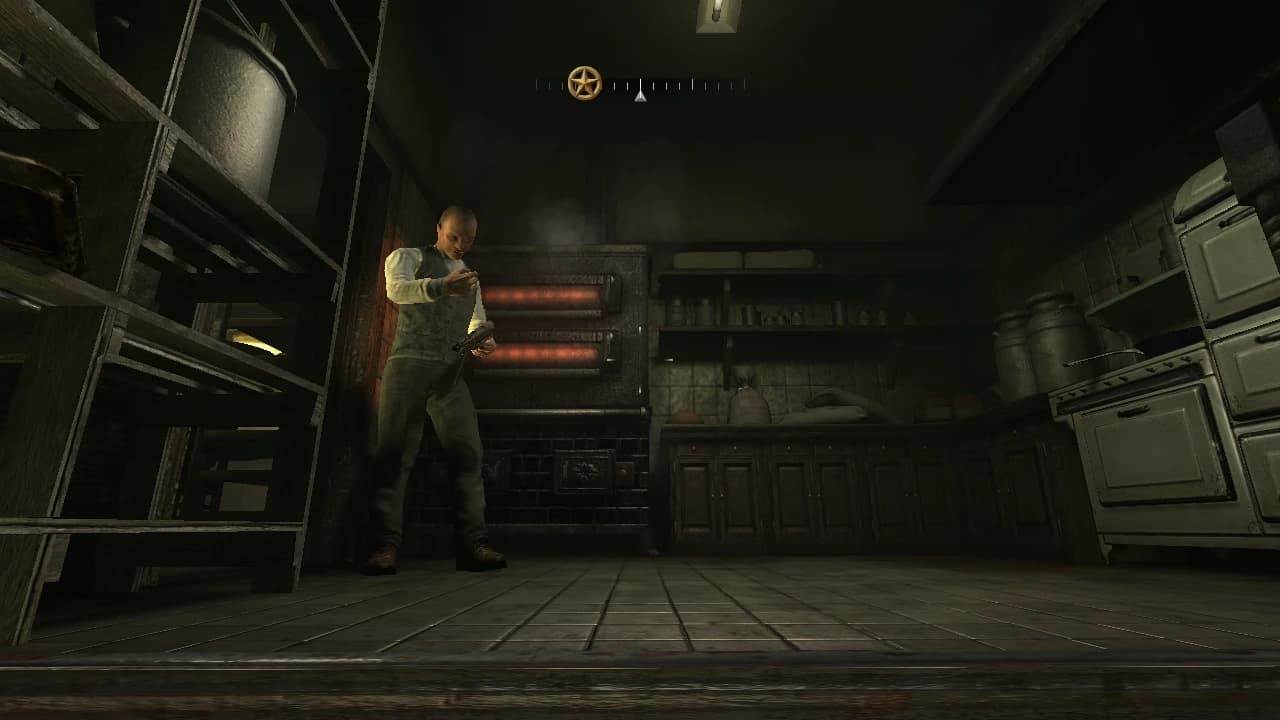
Task: Click the lower glowing heater element
Action: click(x=547, y=352)
